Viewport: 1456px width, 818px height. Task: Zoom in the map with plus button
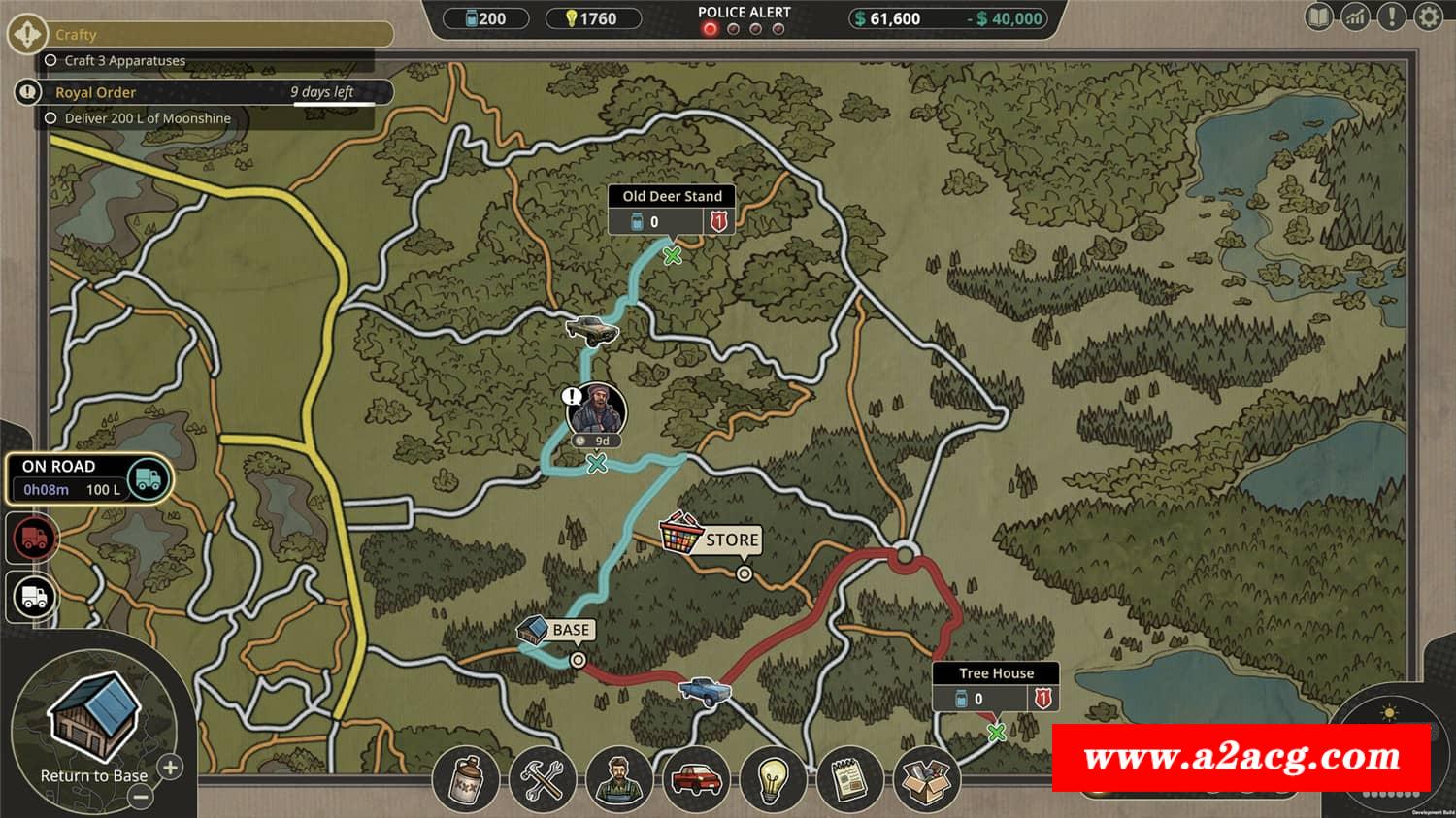(x=170, y=768)
